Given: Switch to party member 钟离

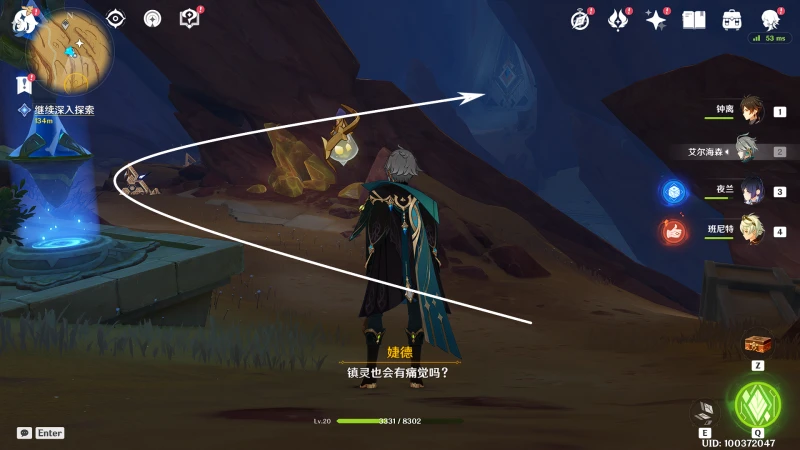Looking at the screenshot, I should [748, 111].
